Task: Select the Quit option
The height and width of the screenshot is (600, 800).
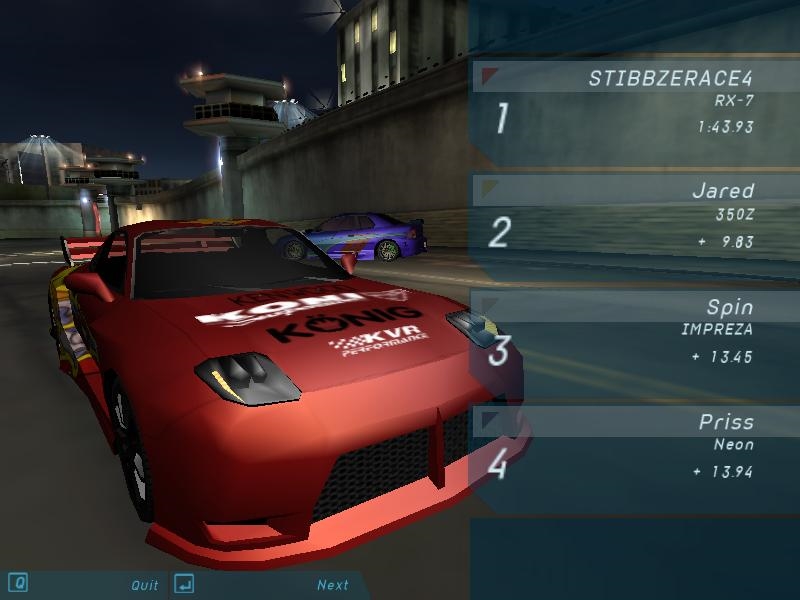Action: pos(144,585)
